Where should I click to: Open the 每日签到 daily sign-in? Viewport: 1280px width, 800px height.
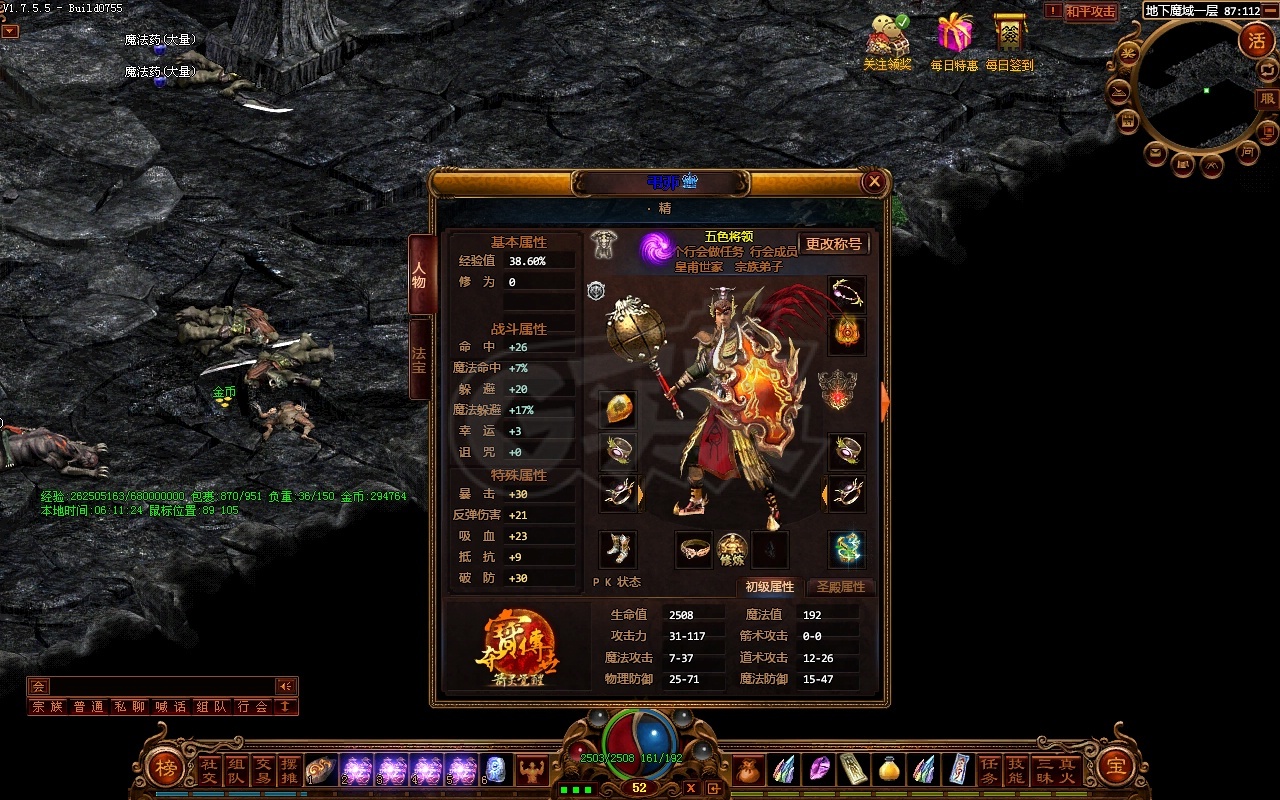tap(1010, 40)
